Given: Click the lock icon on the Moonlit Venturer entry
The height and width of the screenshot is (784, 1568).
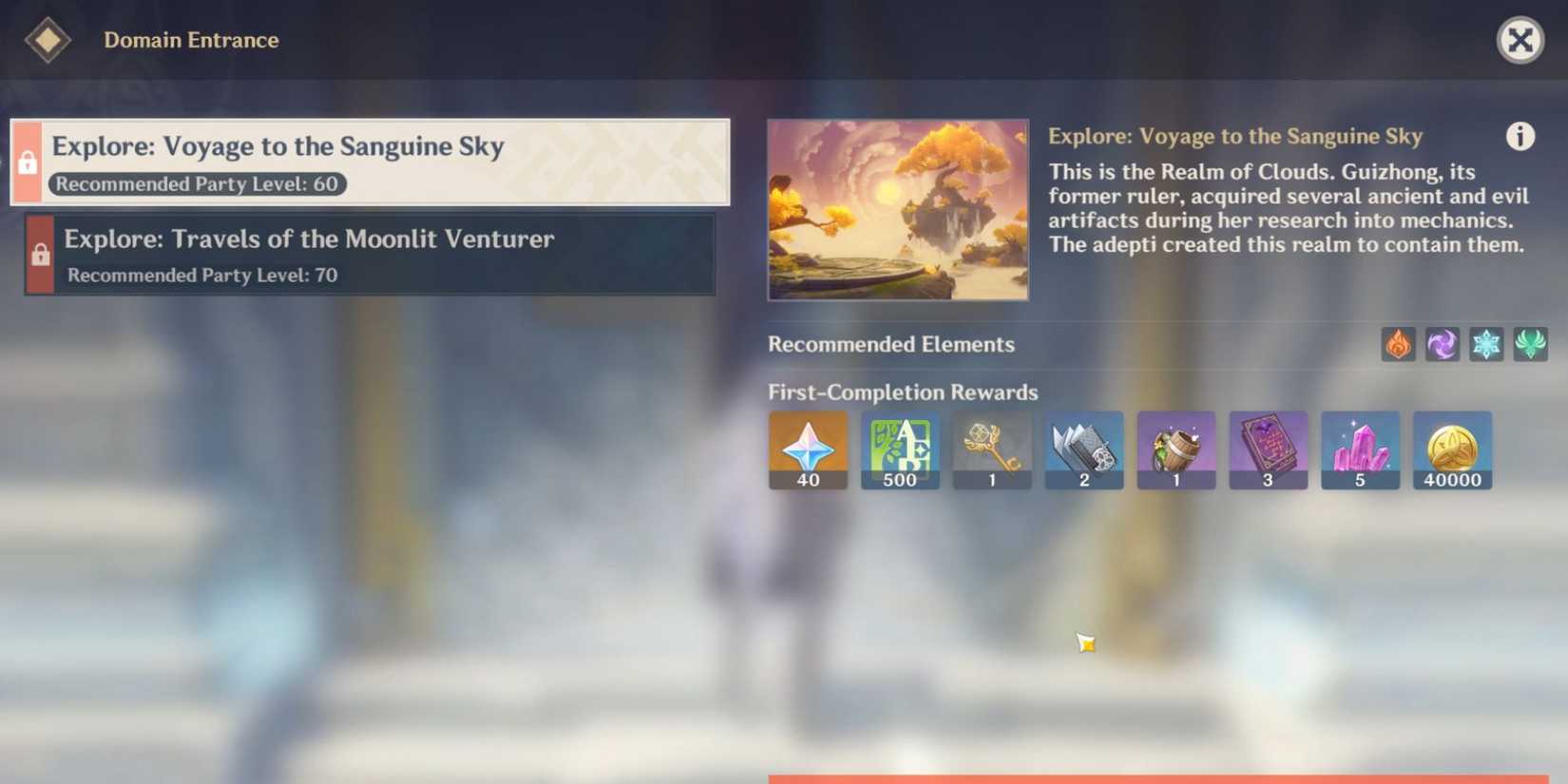Looking at the screenshot, I should click(x=39, y=255).
